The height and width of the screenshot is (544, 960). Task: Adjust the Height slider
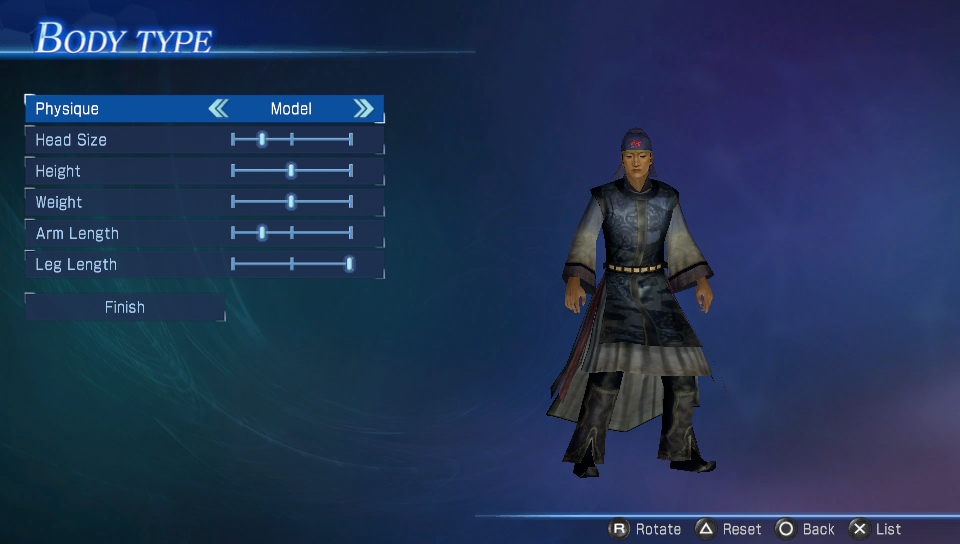click(291, 171)
